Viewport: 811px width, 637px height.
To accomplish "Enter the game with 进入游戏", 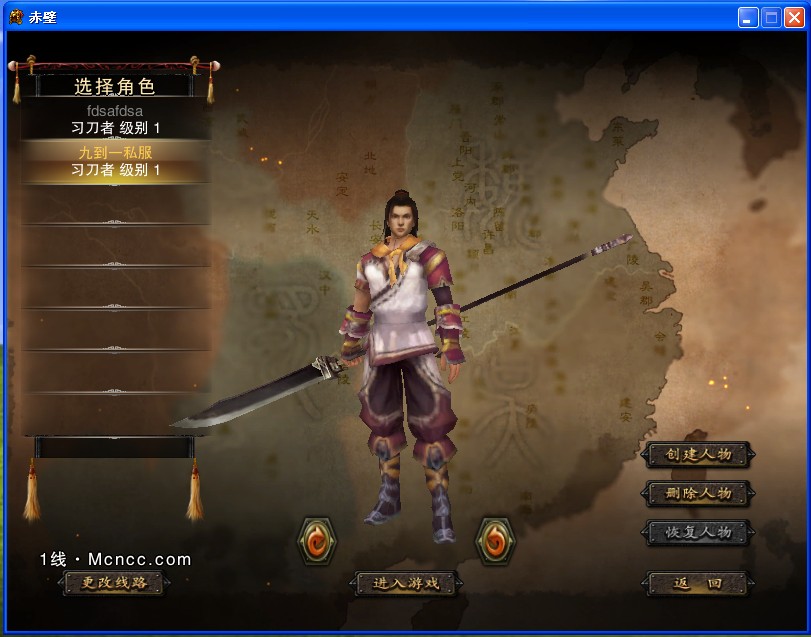I will (x=406, y=584).
